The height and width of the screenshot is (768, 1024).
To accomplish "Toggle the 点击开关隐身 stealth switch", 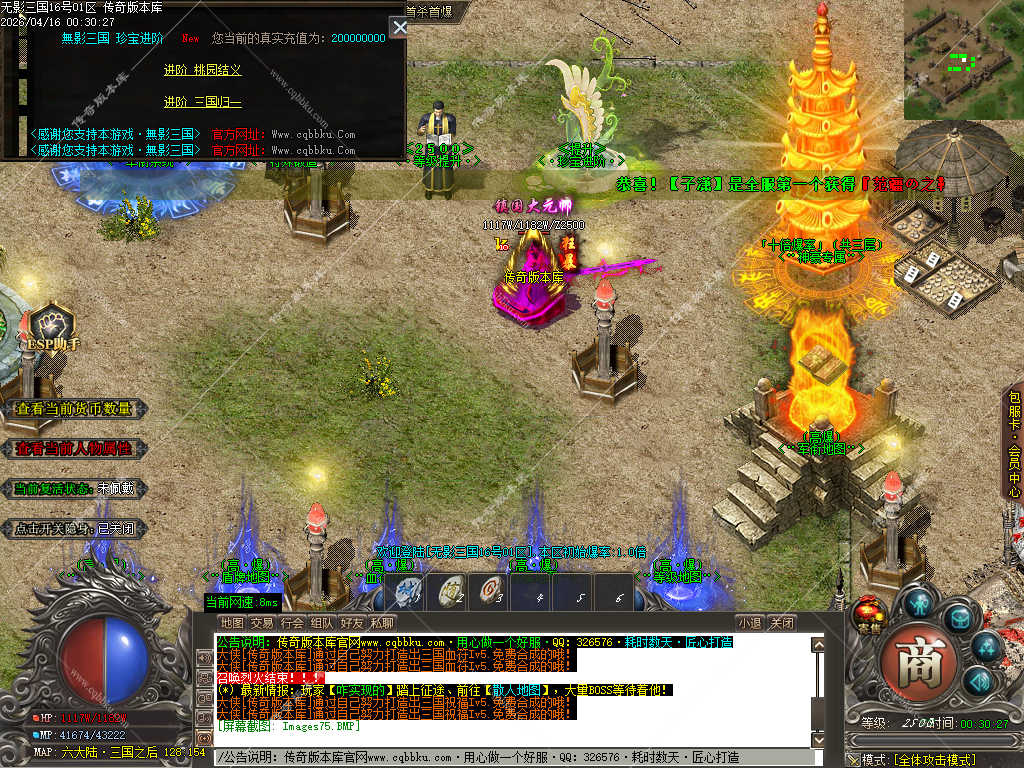I will tap(73, 529).
